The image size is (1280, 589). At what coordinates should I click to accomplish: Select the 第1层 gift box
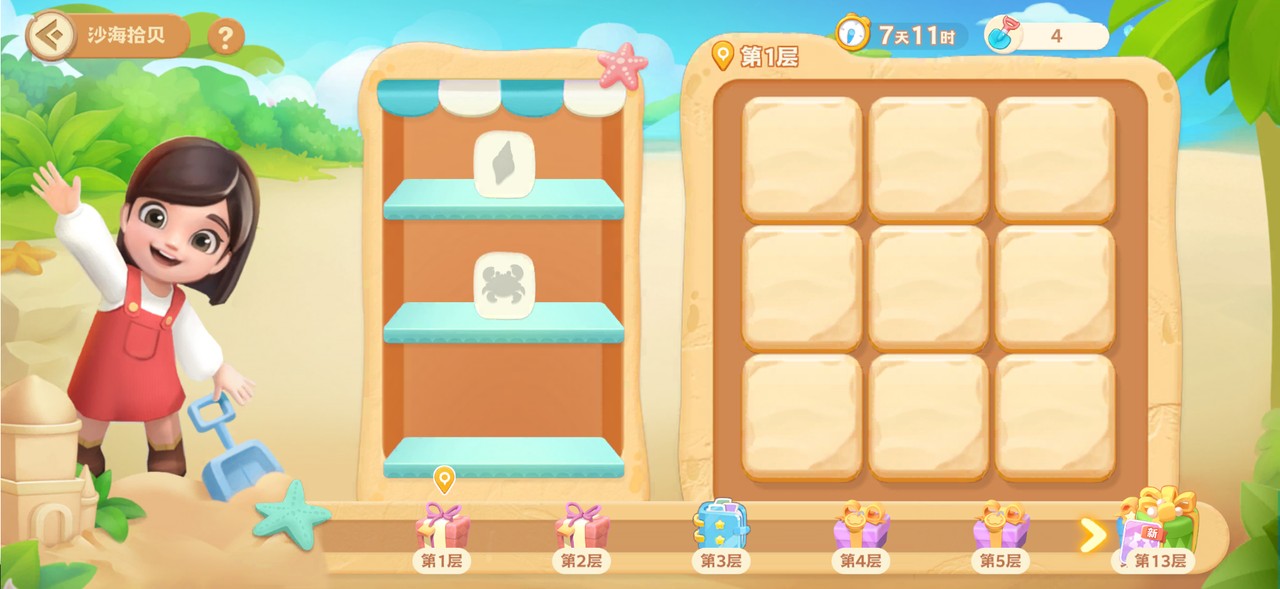pyautogui.click(x=442, y=527)
